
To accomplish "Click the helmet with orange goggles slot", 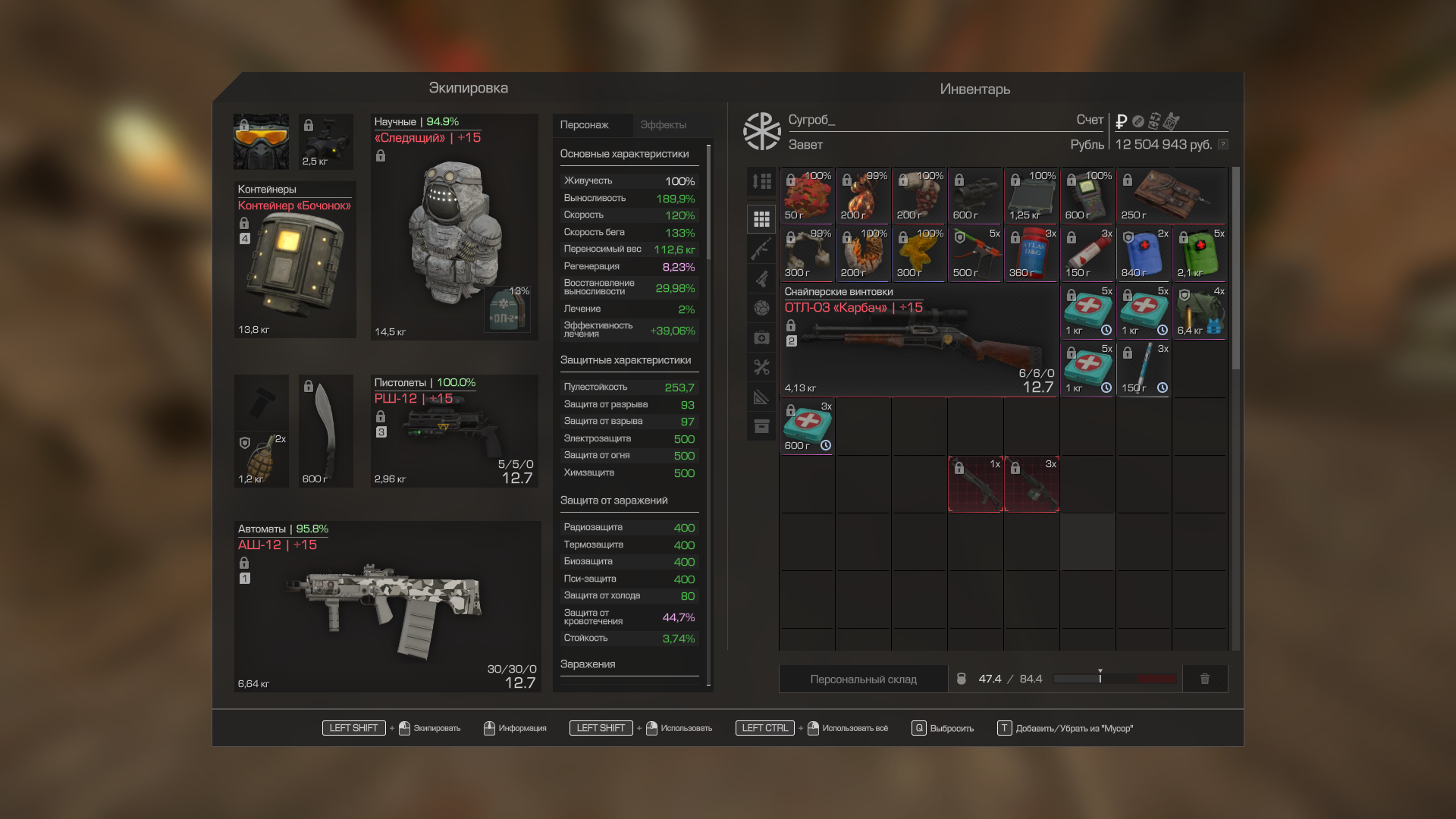I will point(261,142).
